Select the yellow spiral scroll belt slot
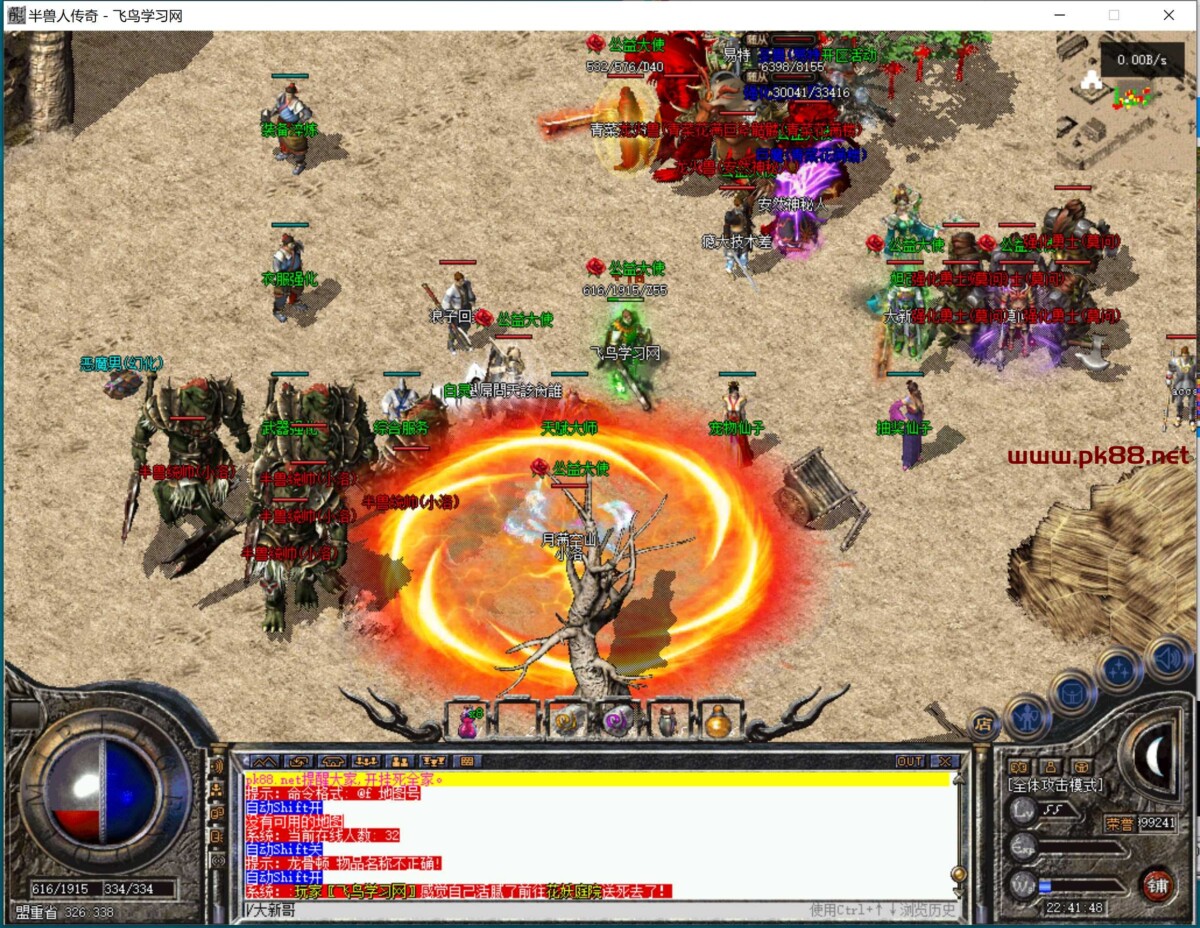Screen dimensions: 1200x928 (x=567, y=720)
